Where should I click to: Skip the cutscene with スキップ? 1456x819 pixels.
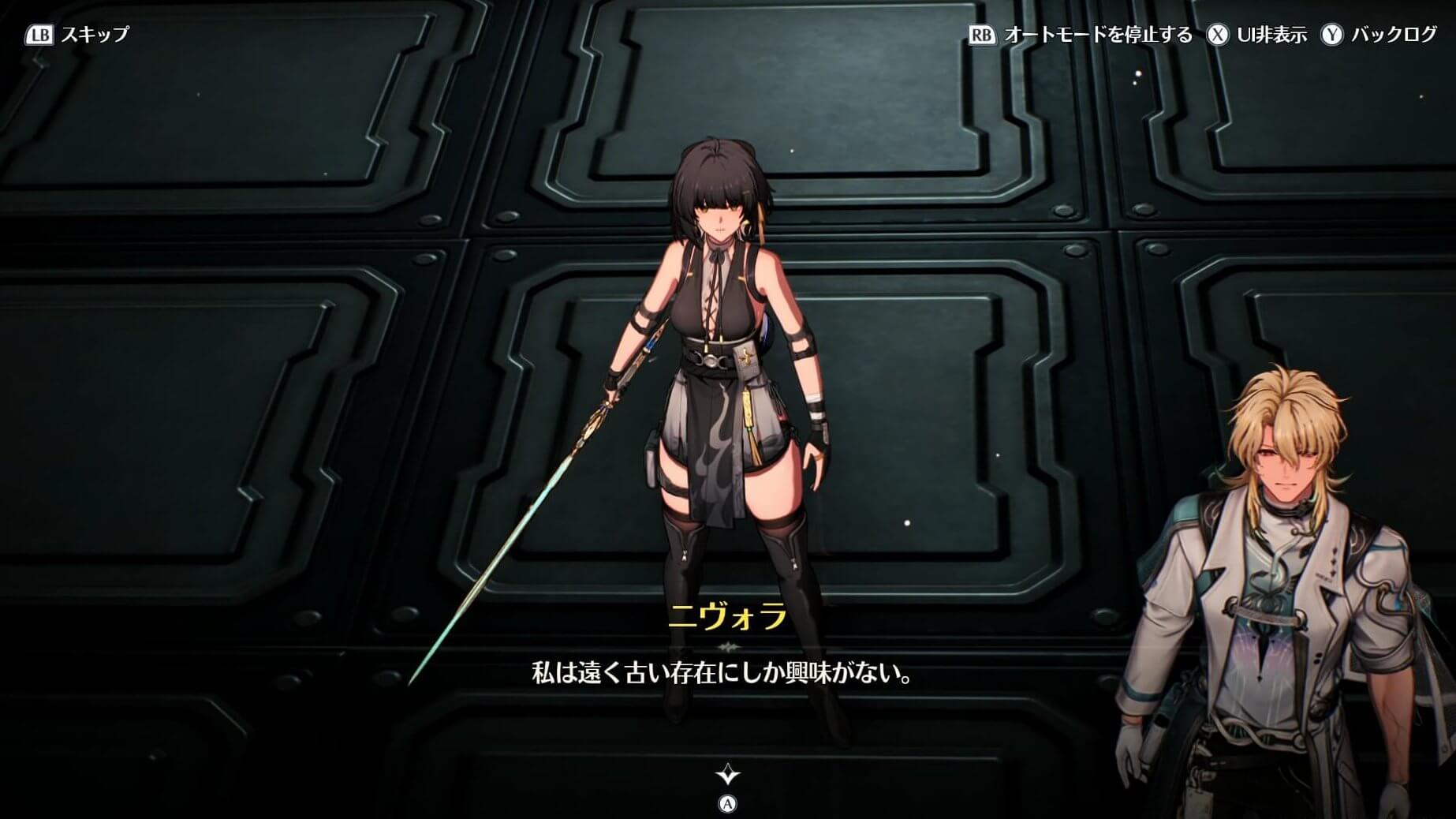(78, 35)
